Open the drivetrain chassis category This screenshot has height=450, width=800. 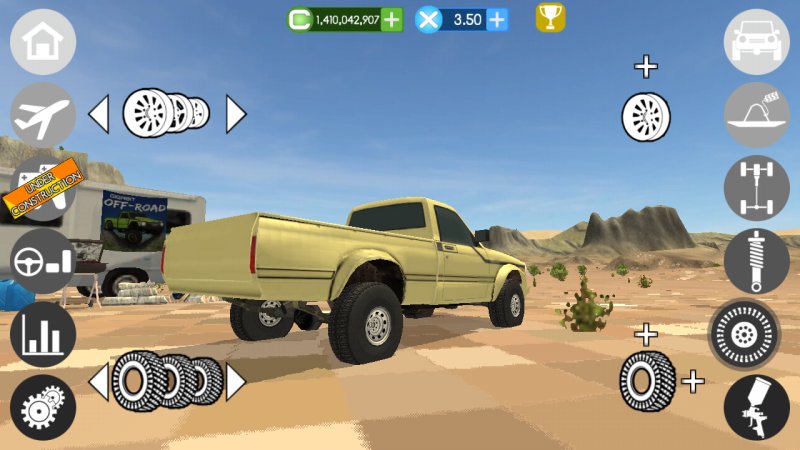(757, 188)
